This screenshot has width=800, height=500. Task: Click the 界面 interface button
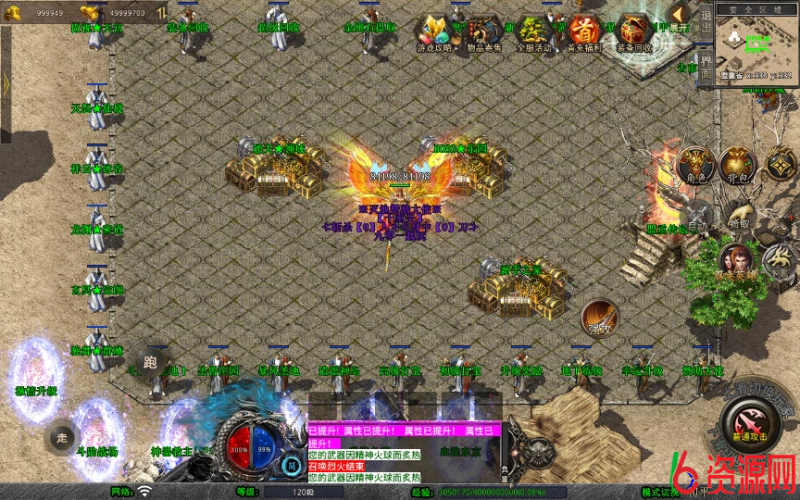[x=705, y=68]
